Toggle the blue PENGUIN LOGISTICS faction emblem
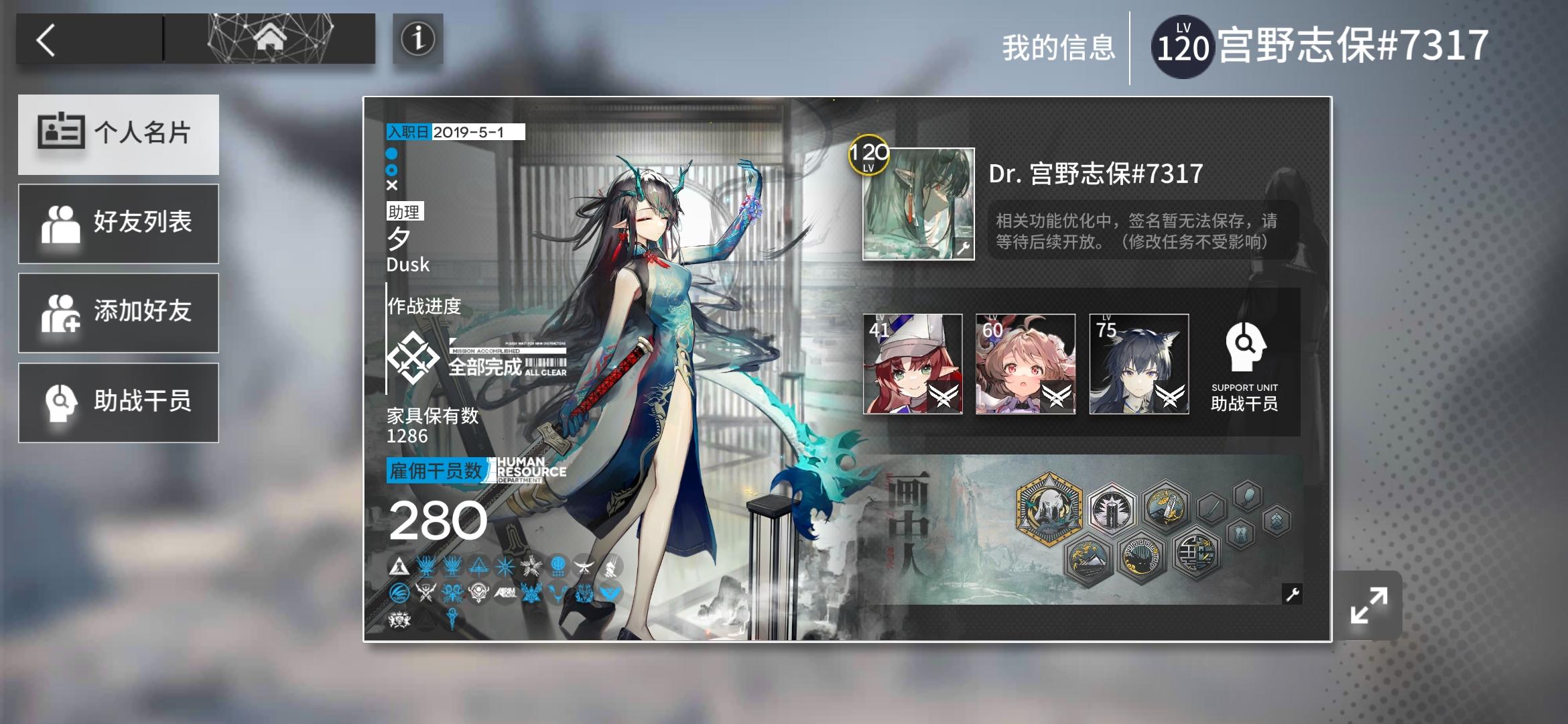Screen dimensions: 1568x724 (400, 593)
